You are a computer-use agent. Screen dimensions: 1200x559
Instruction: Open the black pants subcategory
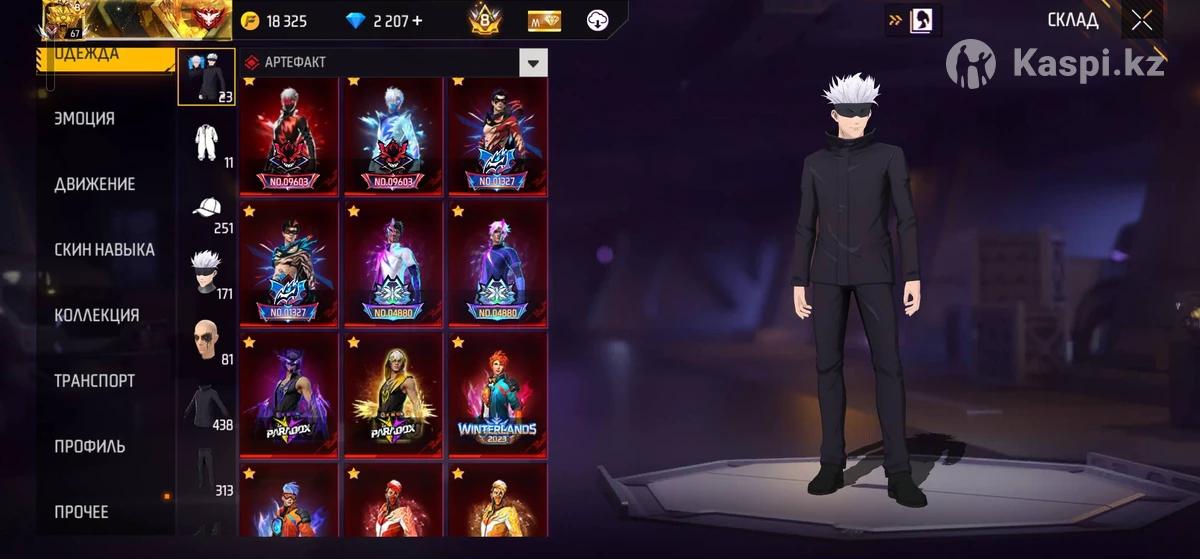pos(207,470)
